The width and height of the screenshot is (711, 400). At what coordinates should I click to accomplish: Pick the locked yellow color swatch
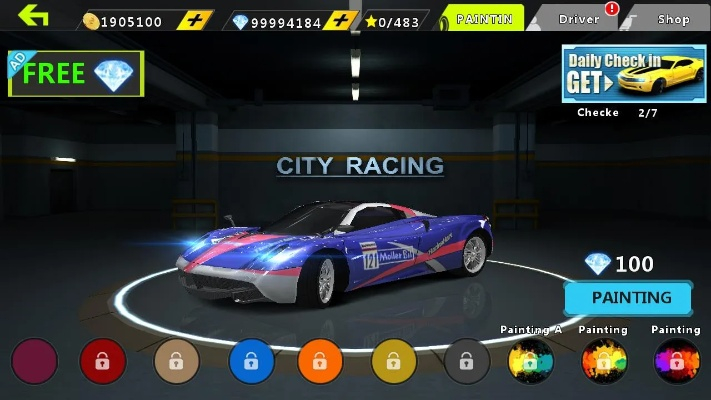393,361
